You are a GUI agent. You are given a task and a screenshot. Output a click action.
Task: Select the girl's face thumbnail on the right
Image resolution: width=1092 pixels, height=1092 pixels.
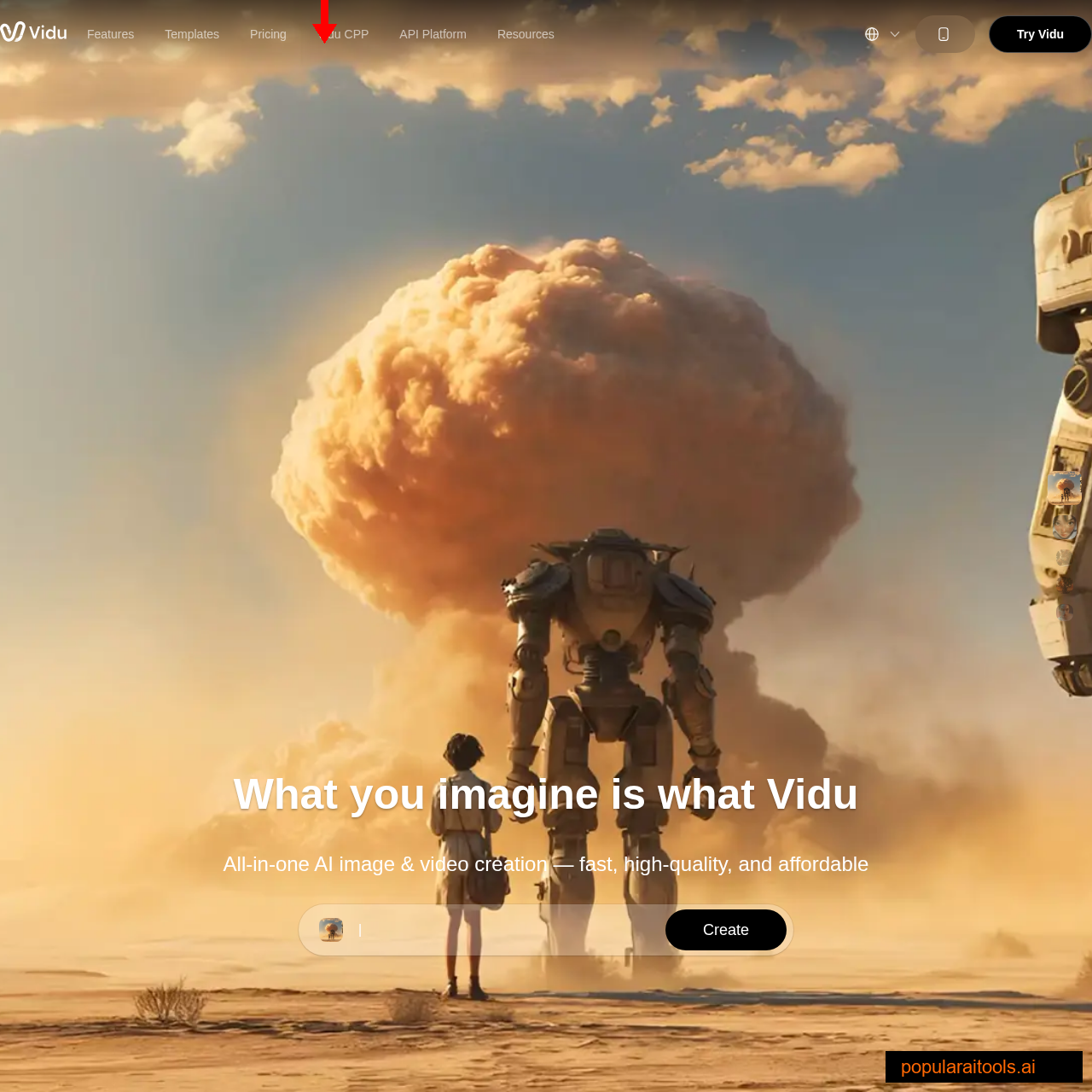[1065, 526]
